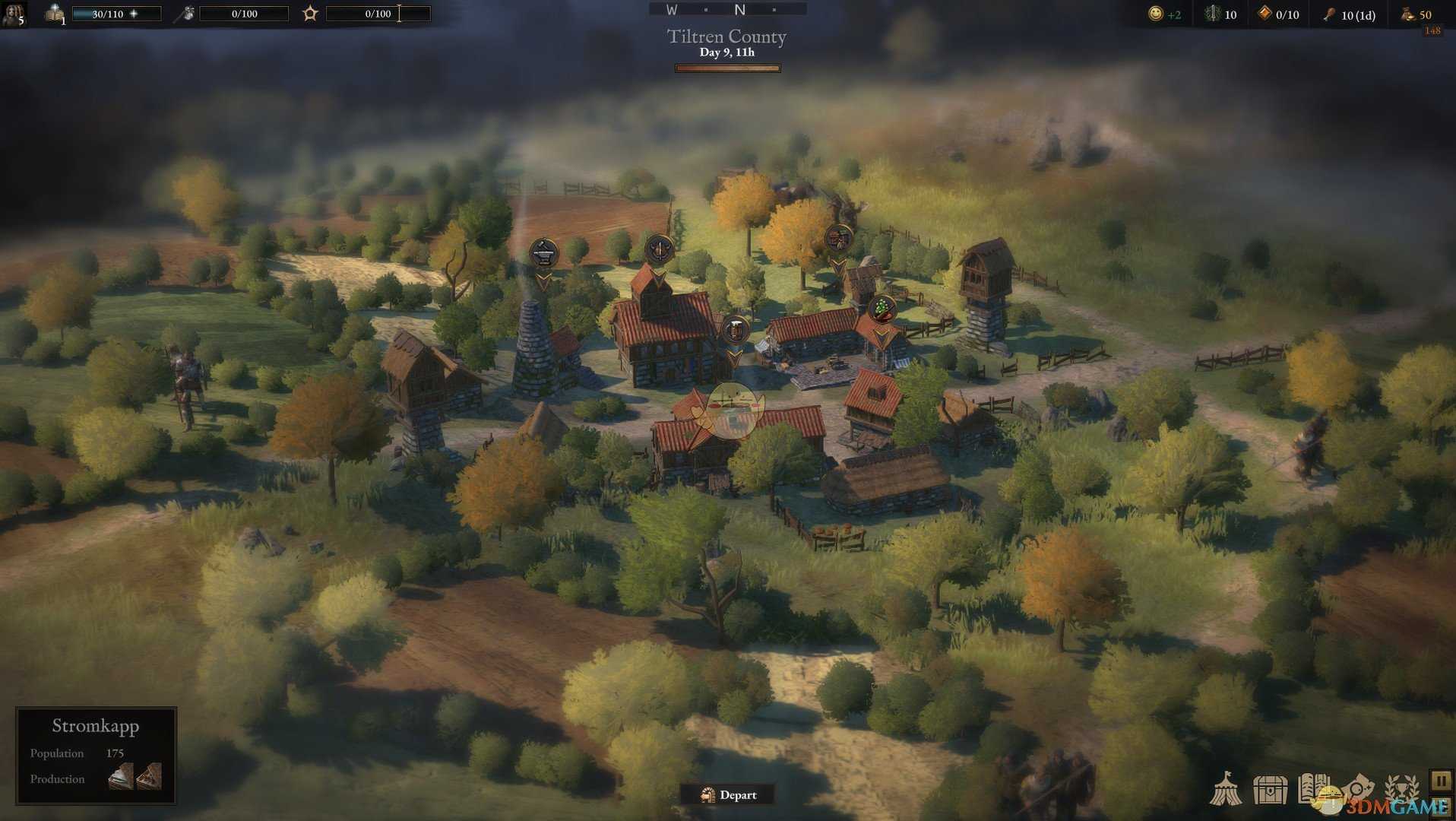Open the trophy laurel achievements icon

click(x=1401, y=789)
